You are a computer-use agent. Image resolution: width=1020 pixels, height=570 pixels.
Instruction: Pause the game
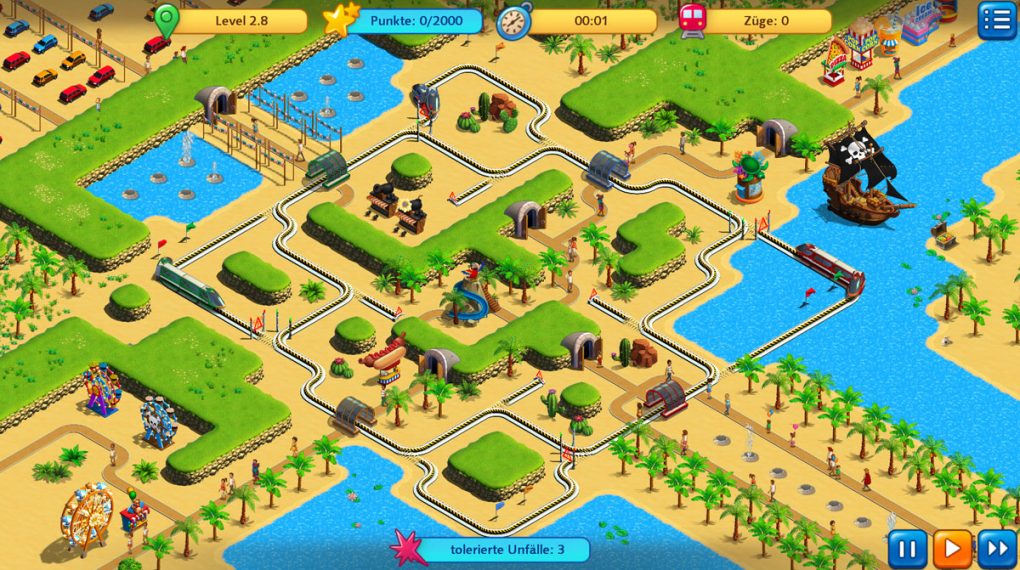pyautogui.click(x=907, y=549)
